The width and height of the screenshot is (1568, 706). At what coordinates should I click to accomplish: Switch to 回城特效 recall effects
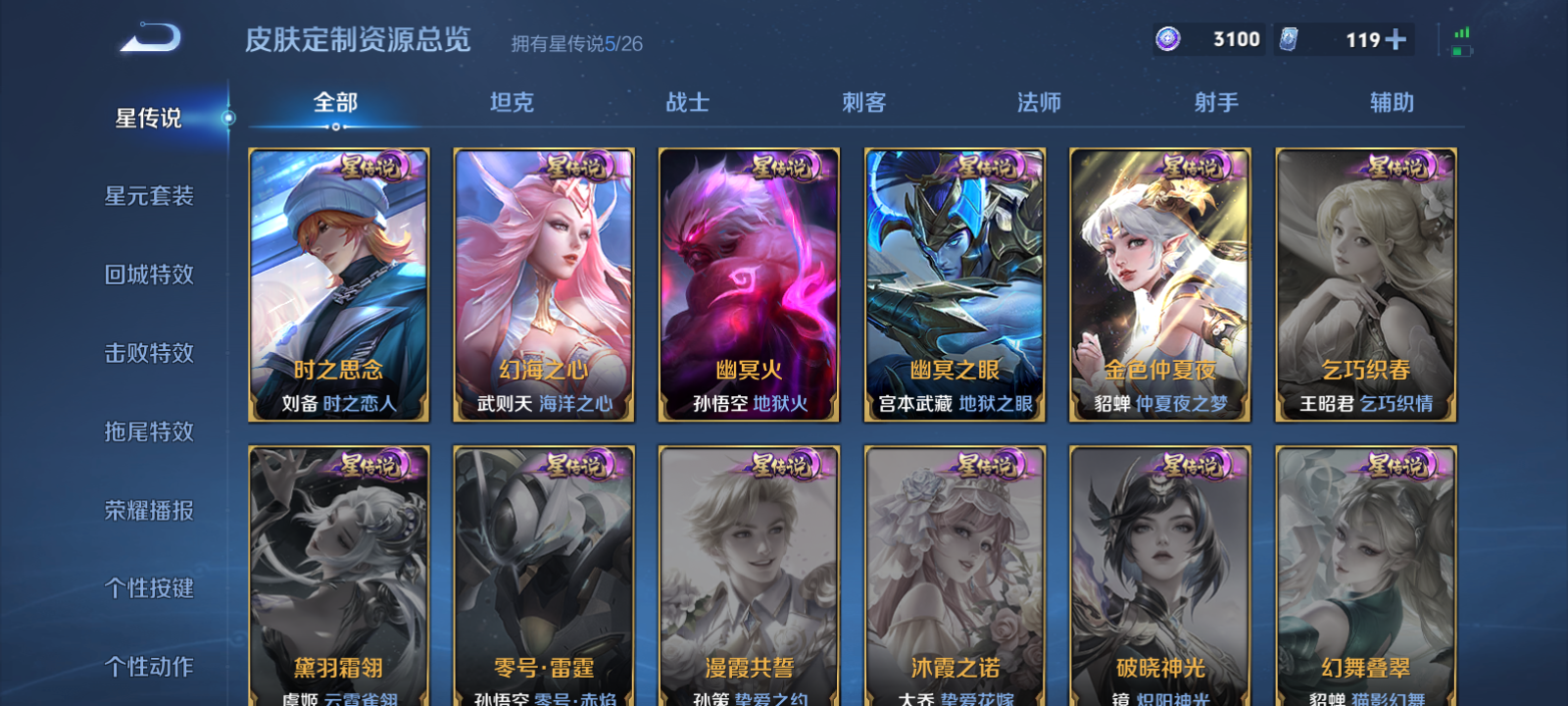147,275
